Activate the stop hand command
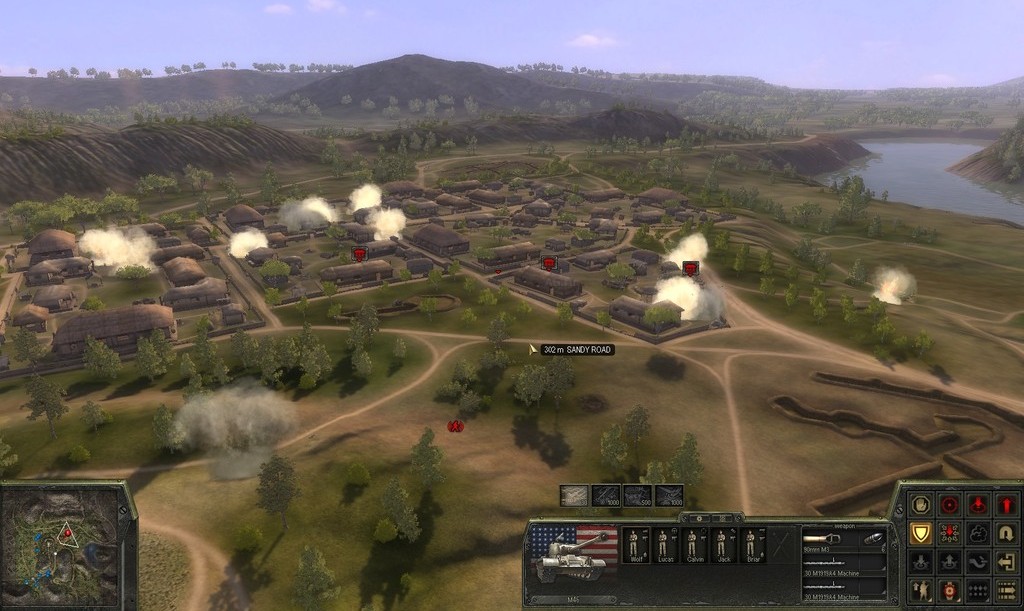 (920, 504)
